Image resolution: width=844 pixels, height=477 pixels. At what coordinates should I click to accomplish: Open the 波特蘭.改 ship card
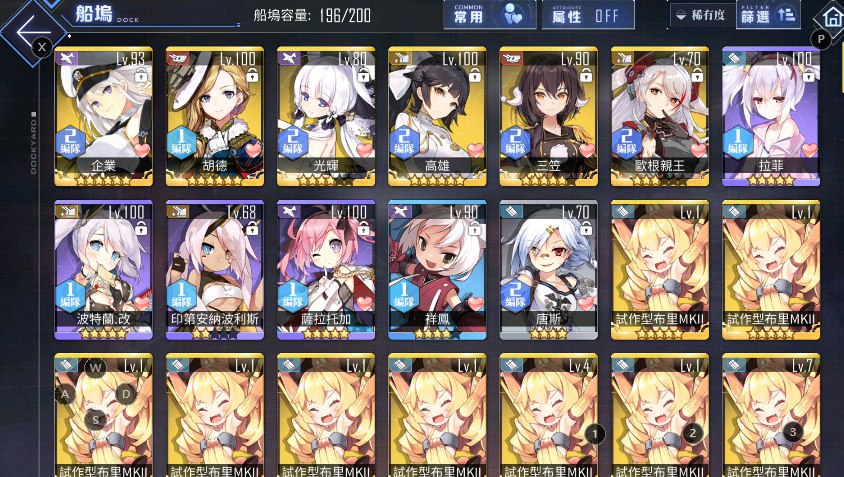tap(104, 270)
